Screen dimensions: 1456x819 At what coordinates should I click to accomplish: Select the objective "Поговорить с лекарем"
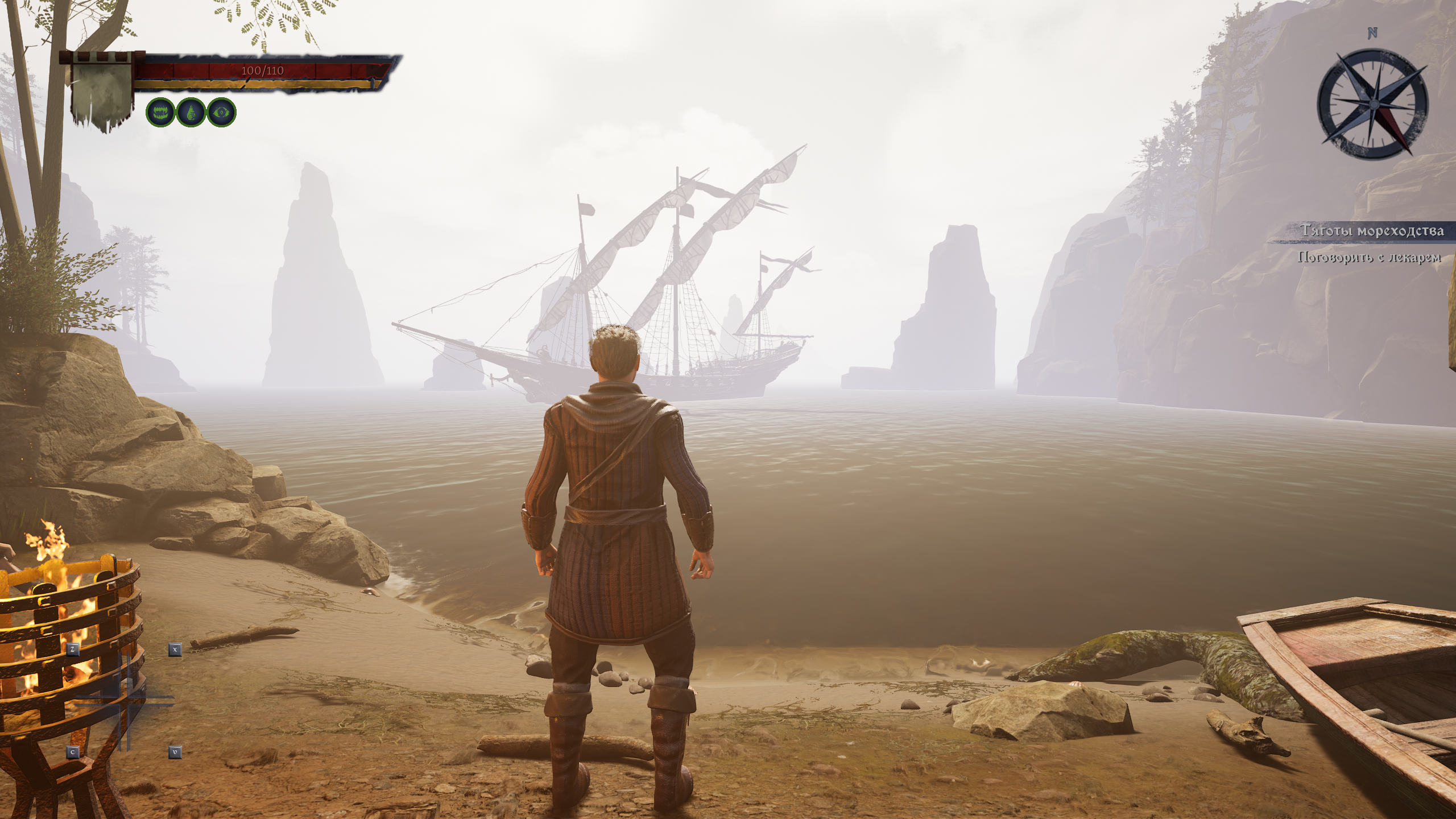pyautogui.click(x=1369, y=258)
